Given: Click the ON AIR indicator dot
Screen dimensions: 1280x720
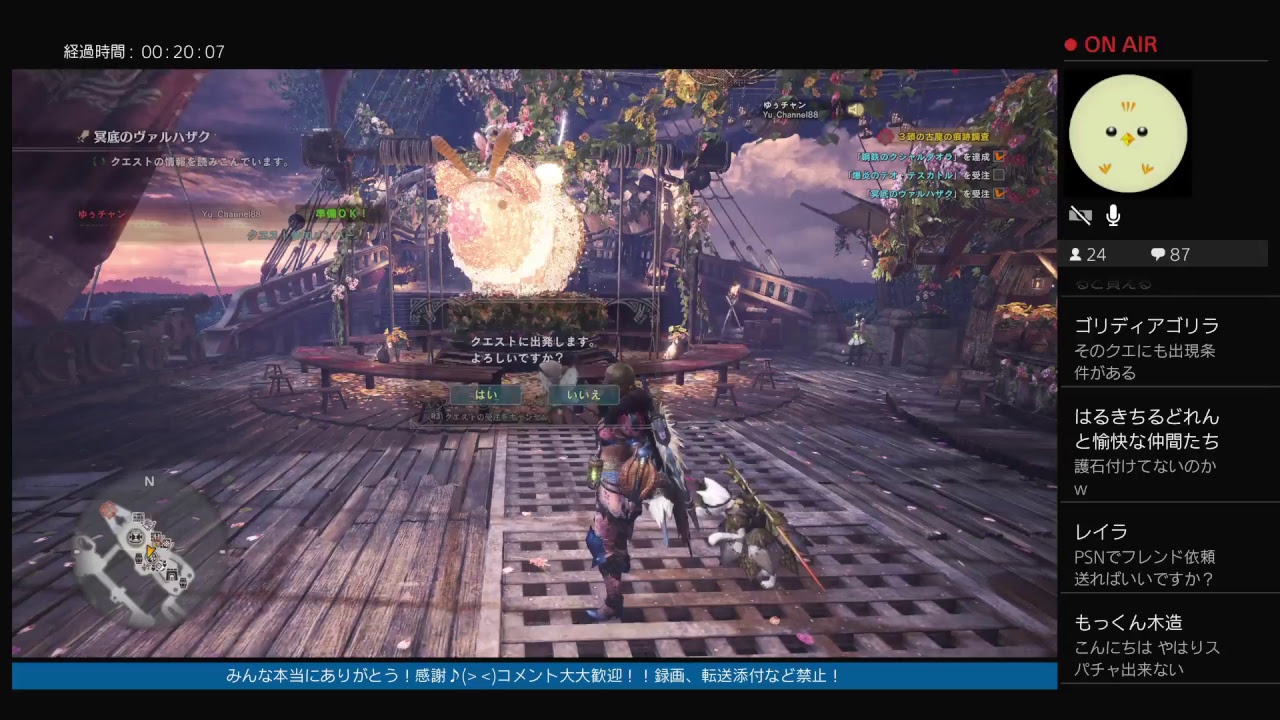Looking at the screenshot, I should [x=1069, y=44].
